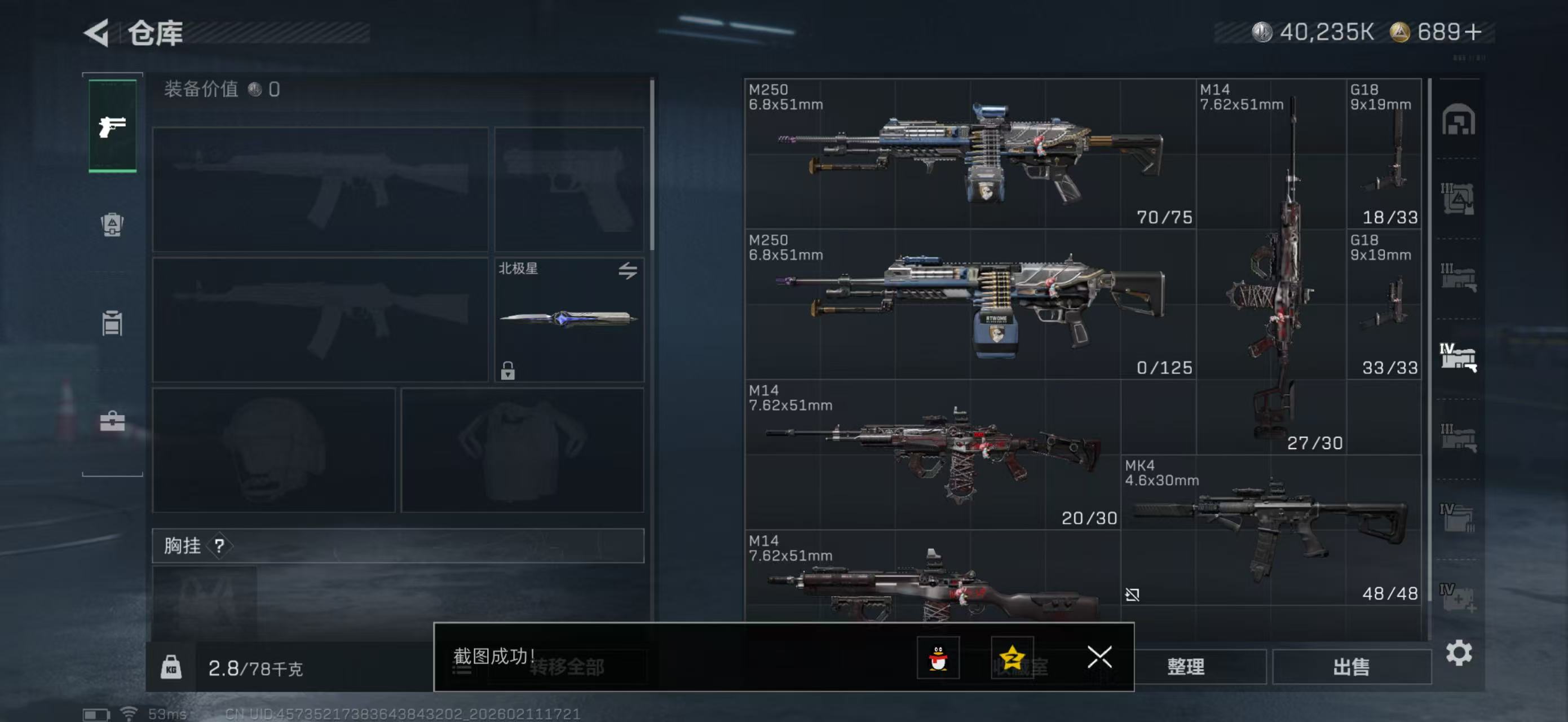Show the 胸挂 help question mark
Viewport: 1568px width, 722px height.
pos(219,546)
